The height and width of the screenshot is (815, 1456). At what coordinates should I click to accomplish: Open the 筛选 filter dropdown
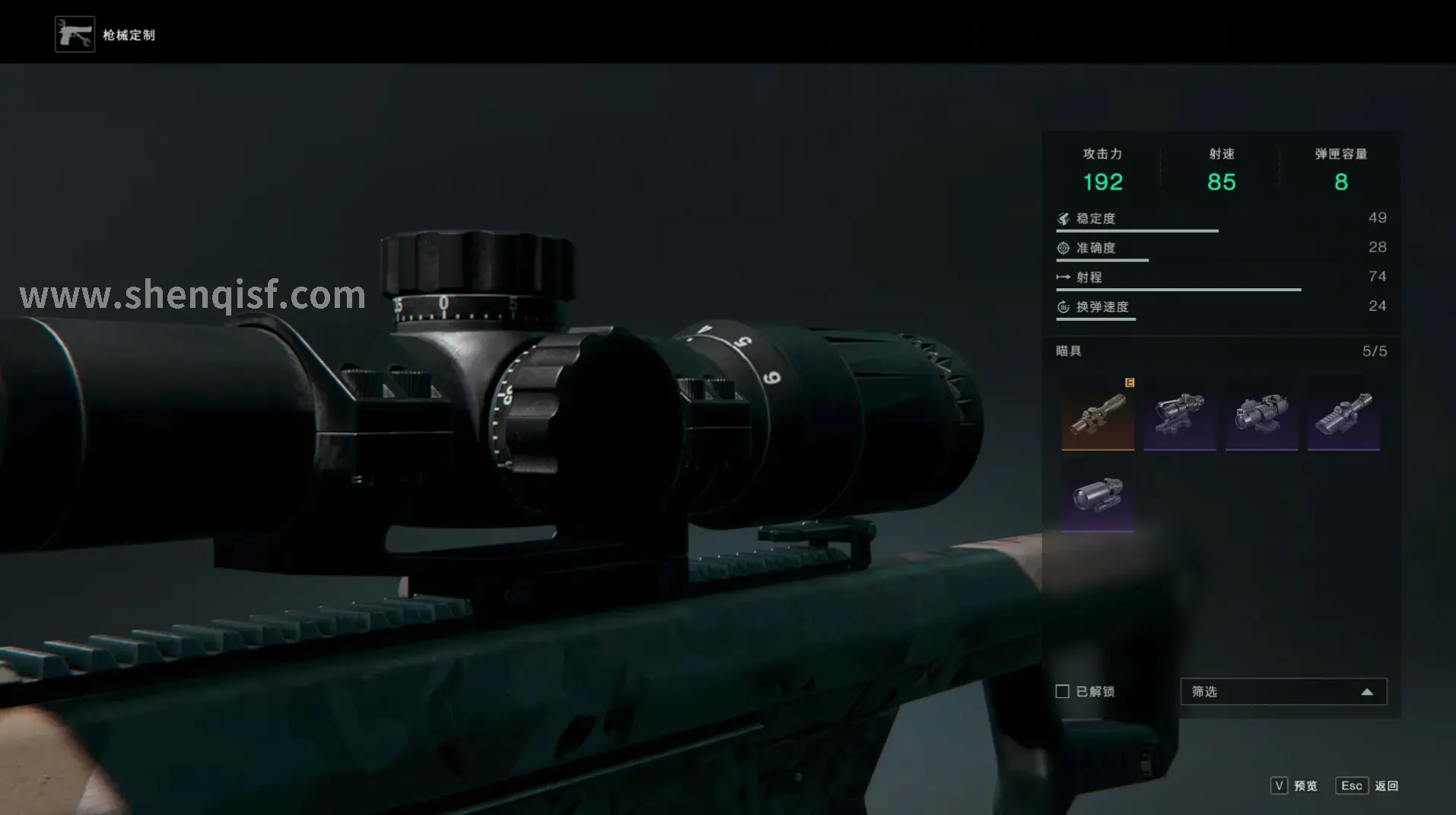click(x=1283, y=691)
